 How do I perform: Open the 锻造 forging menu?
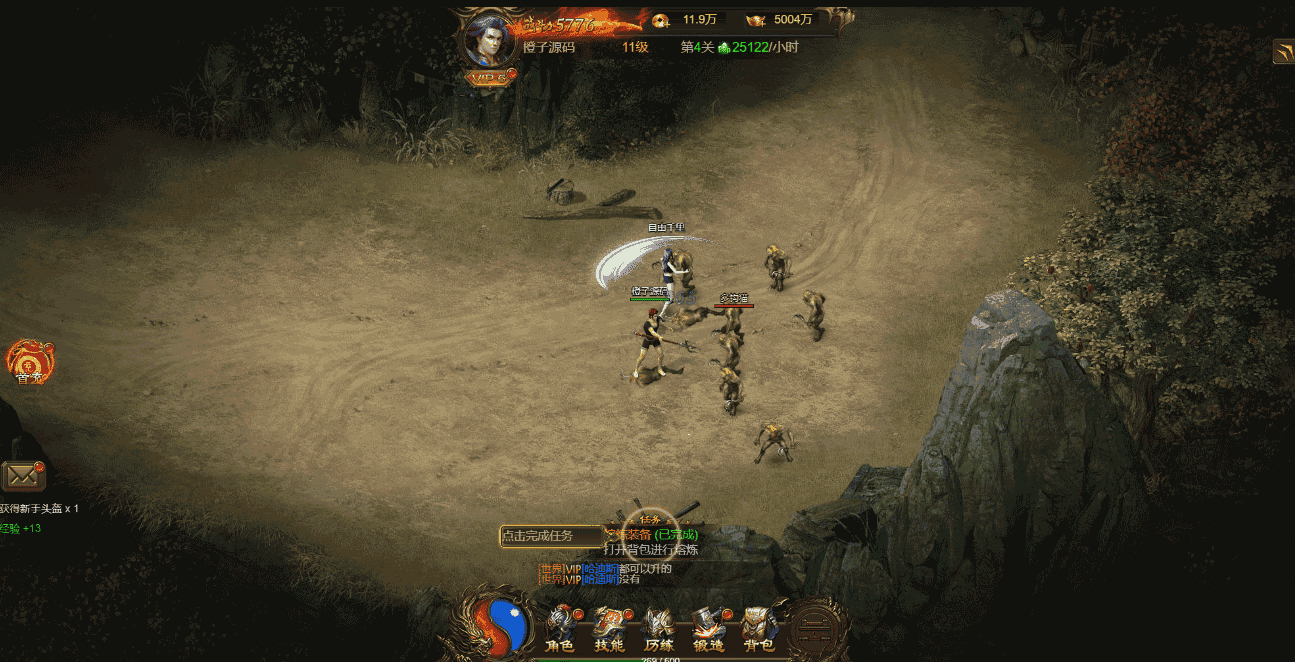point(709,628)
